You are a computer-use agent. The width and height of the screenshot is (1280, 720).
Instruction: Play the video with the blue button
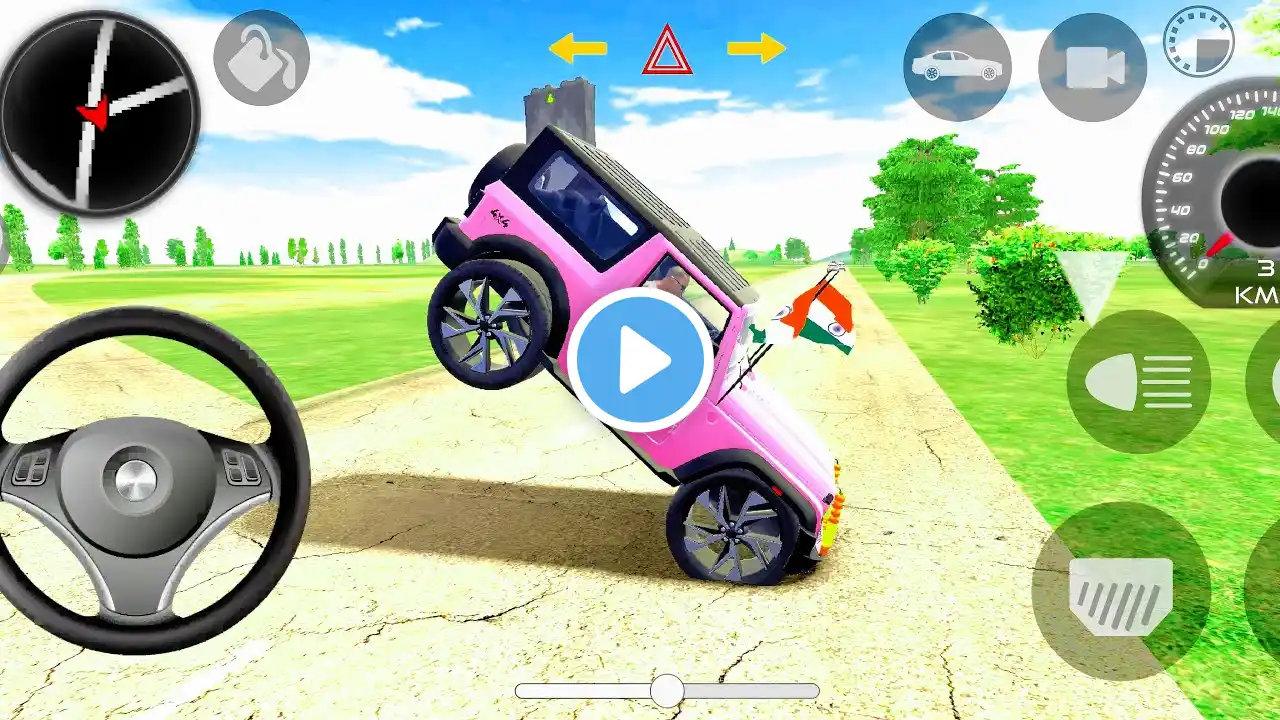coord(641,360)
